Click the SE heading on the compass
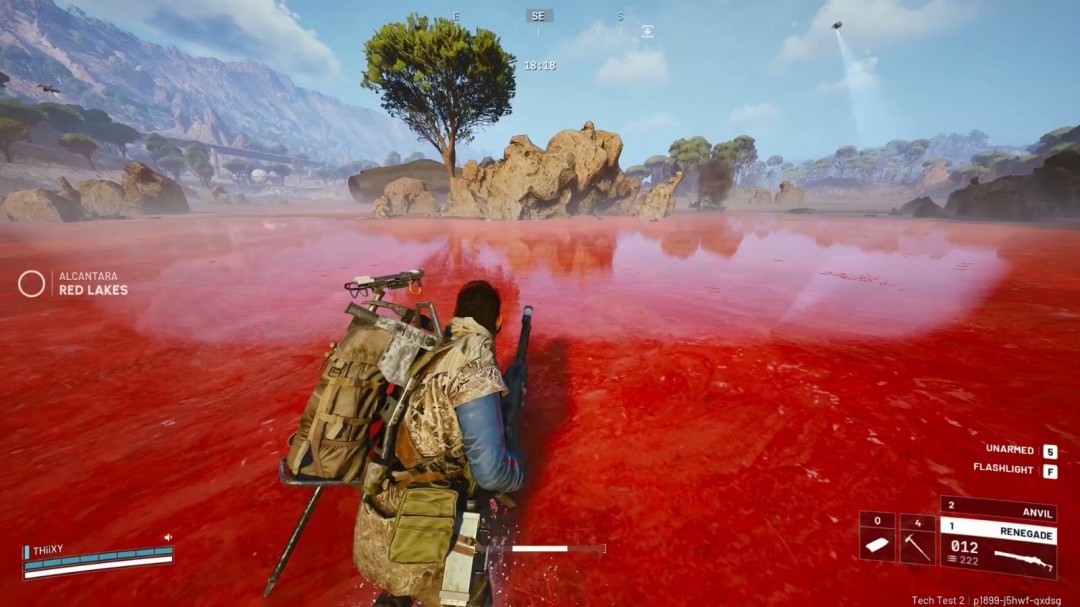This screenshot has width=1080, height=607. point(539,16)
